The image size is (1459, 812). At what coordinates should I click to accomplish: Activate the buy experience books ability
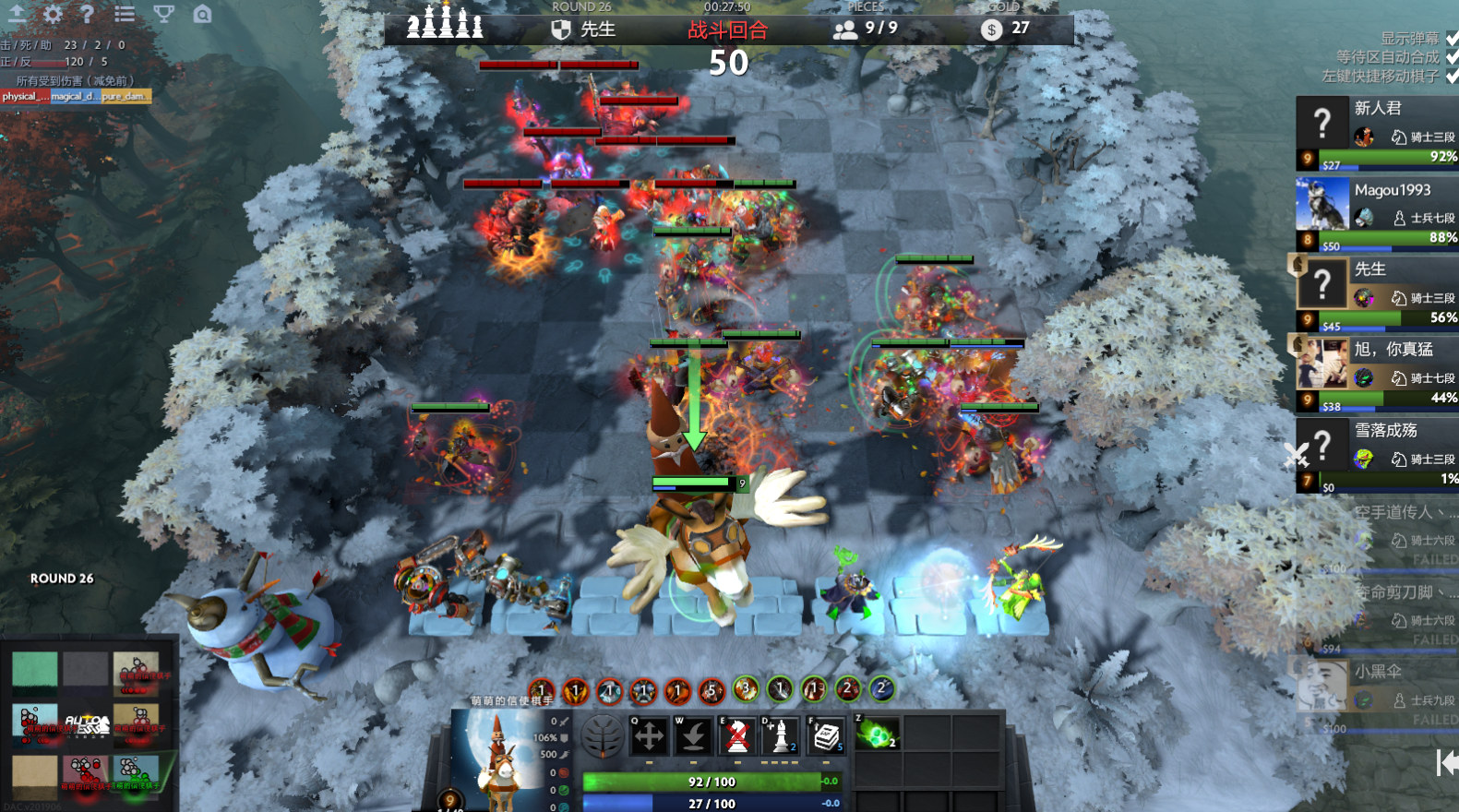[x=826, y=736]
